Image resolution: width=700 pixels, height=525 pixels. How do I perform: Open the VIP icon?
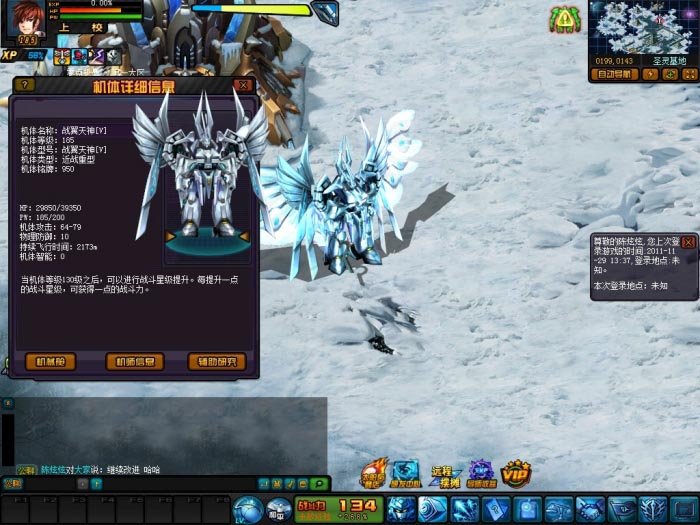click(x=515, y=473)
